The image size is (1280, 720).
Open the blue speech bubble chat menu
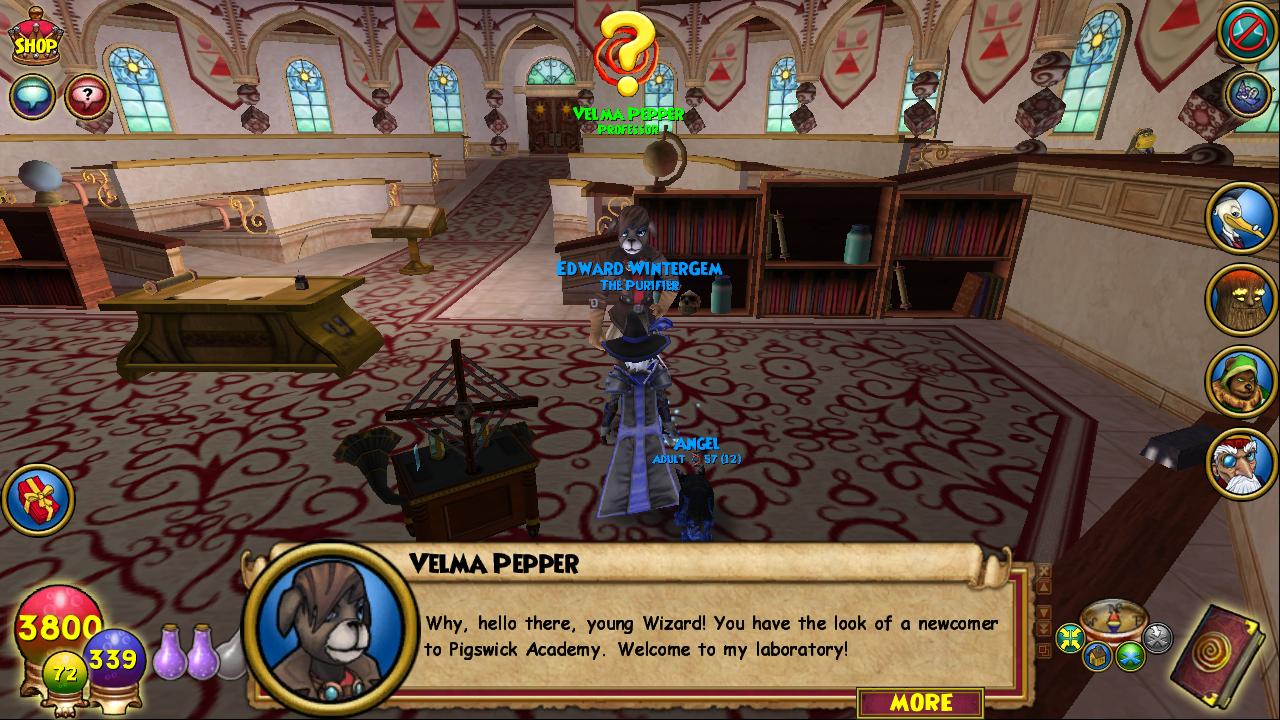click(32, 96)
